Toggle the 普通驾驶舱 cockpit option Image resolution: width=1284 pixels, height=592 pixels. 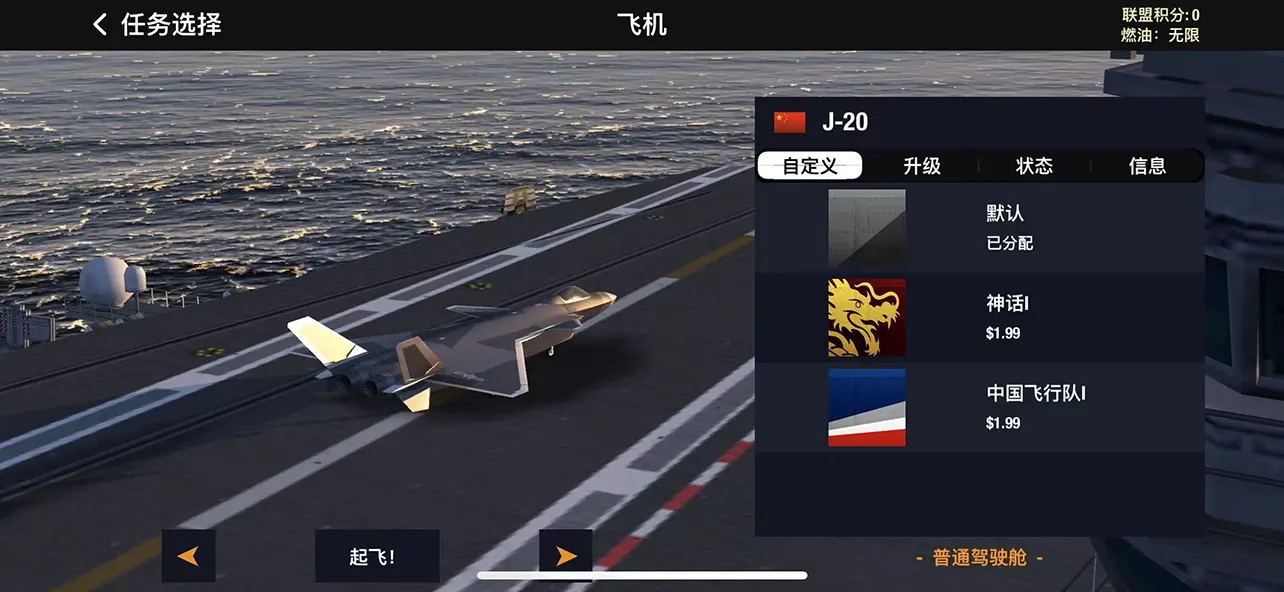click(979, 558)
